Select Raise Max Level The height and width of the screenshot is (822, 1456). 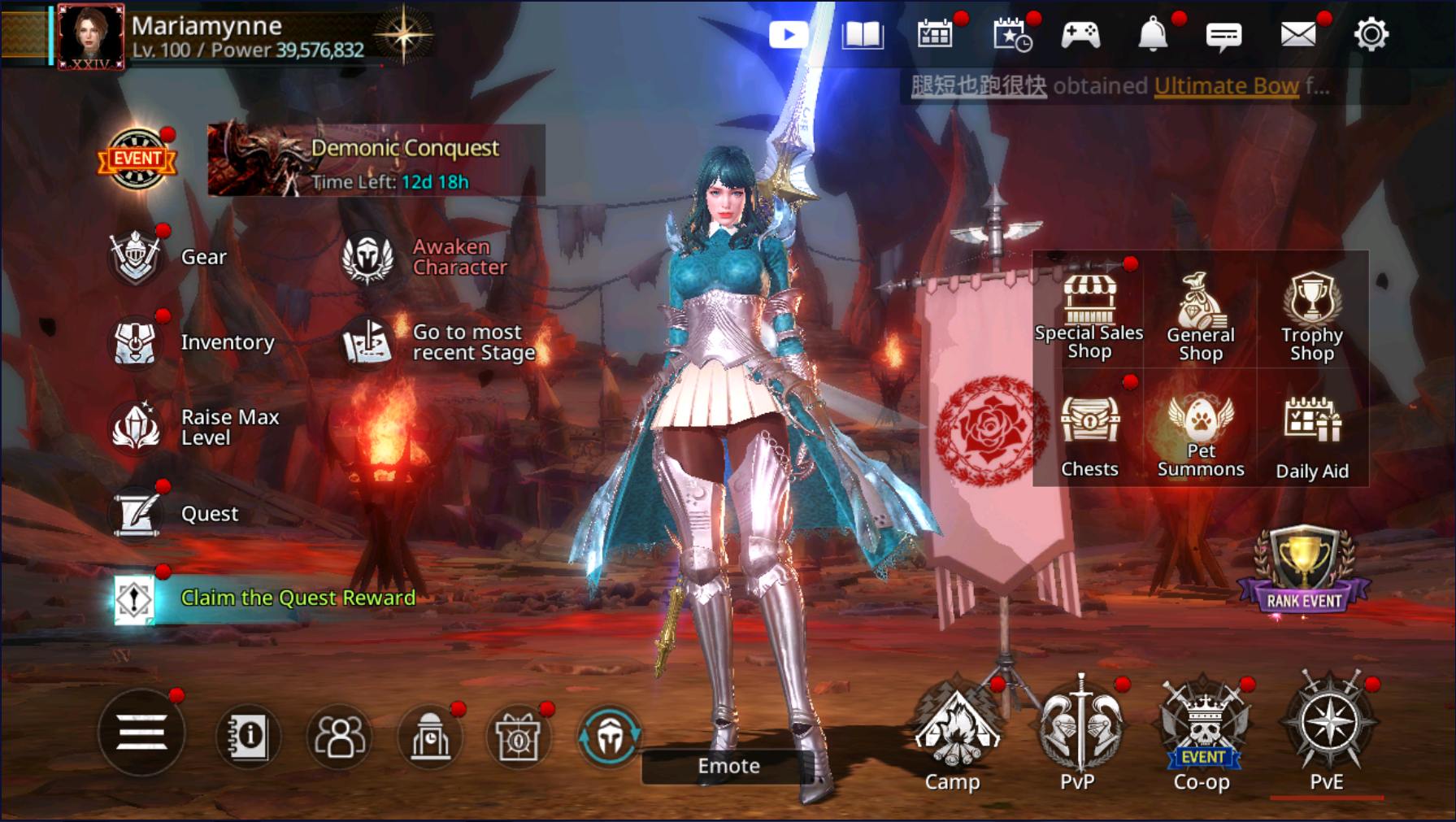pyautogui.click(x=137, y=427)
